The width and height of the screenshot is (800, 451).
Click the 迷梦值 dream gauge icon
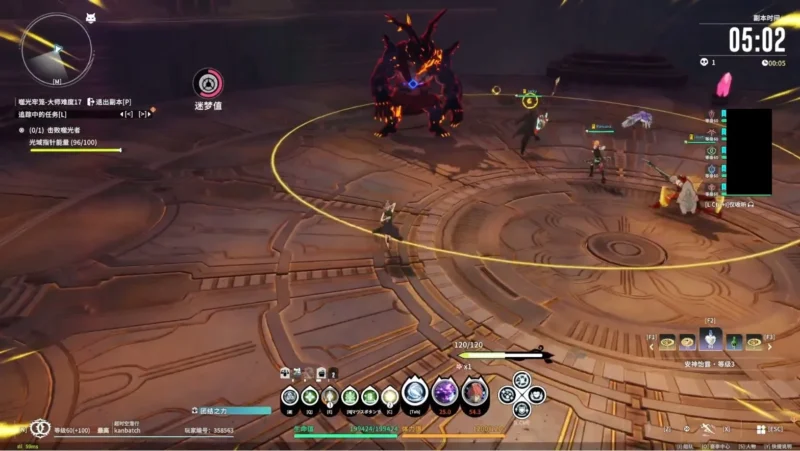pyautogui.click(x=207, y=83)
